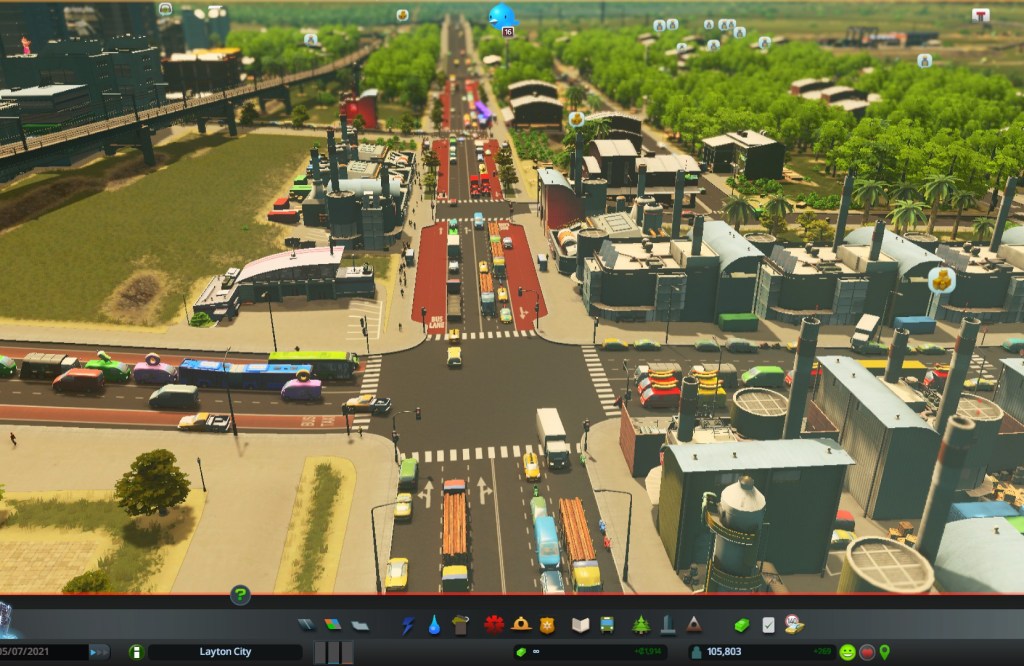
Task: Open the Economy money panel
Action: 742,625
